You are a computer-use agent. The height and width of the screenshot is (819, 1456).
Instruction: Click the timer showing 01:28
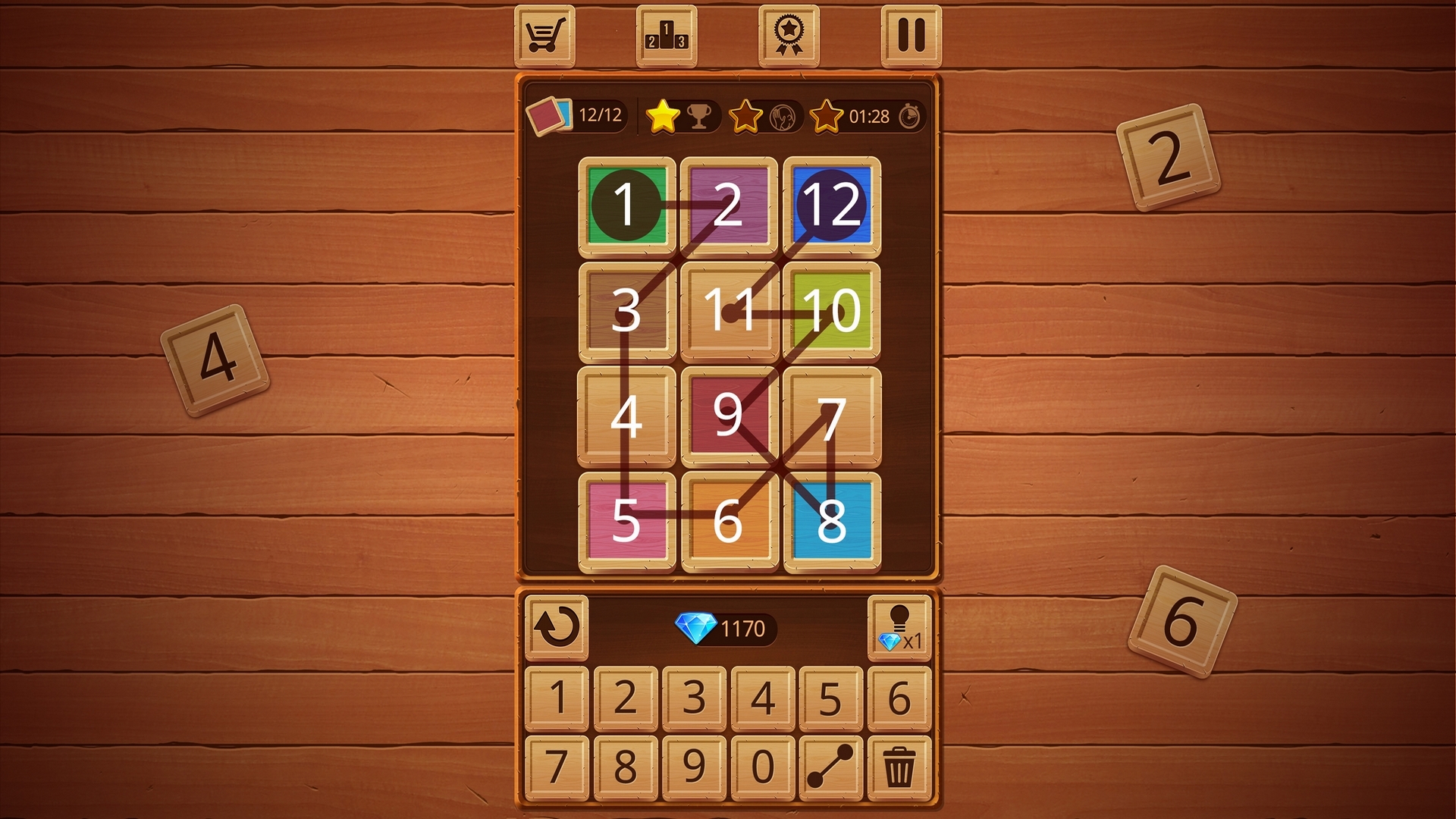click(869, 116)
